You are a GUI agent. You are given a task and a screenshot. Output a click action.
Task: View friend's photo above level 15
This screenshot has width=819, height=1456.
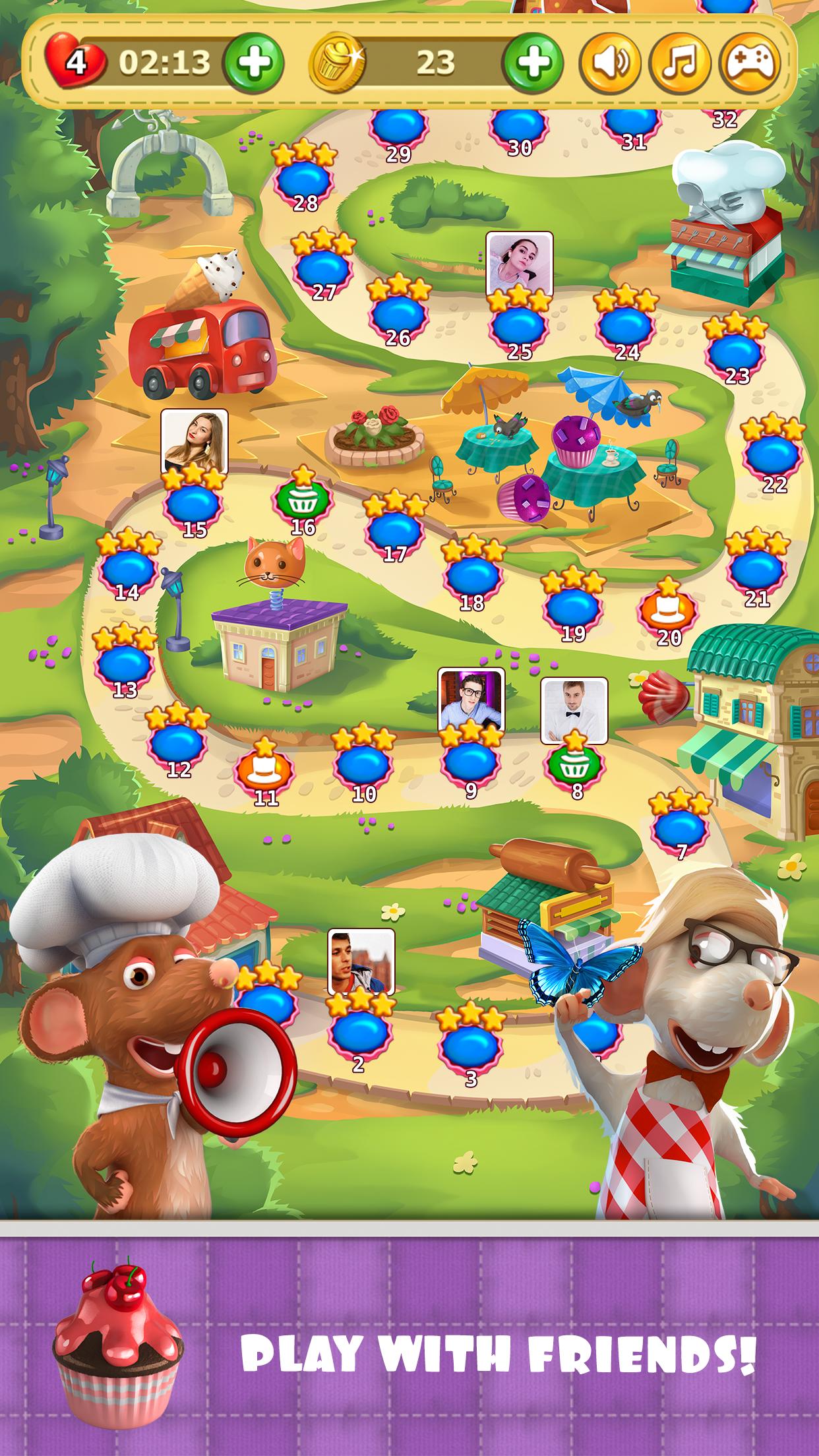(195, 441)
